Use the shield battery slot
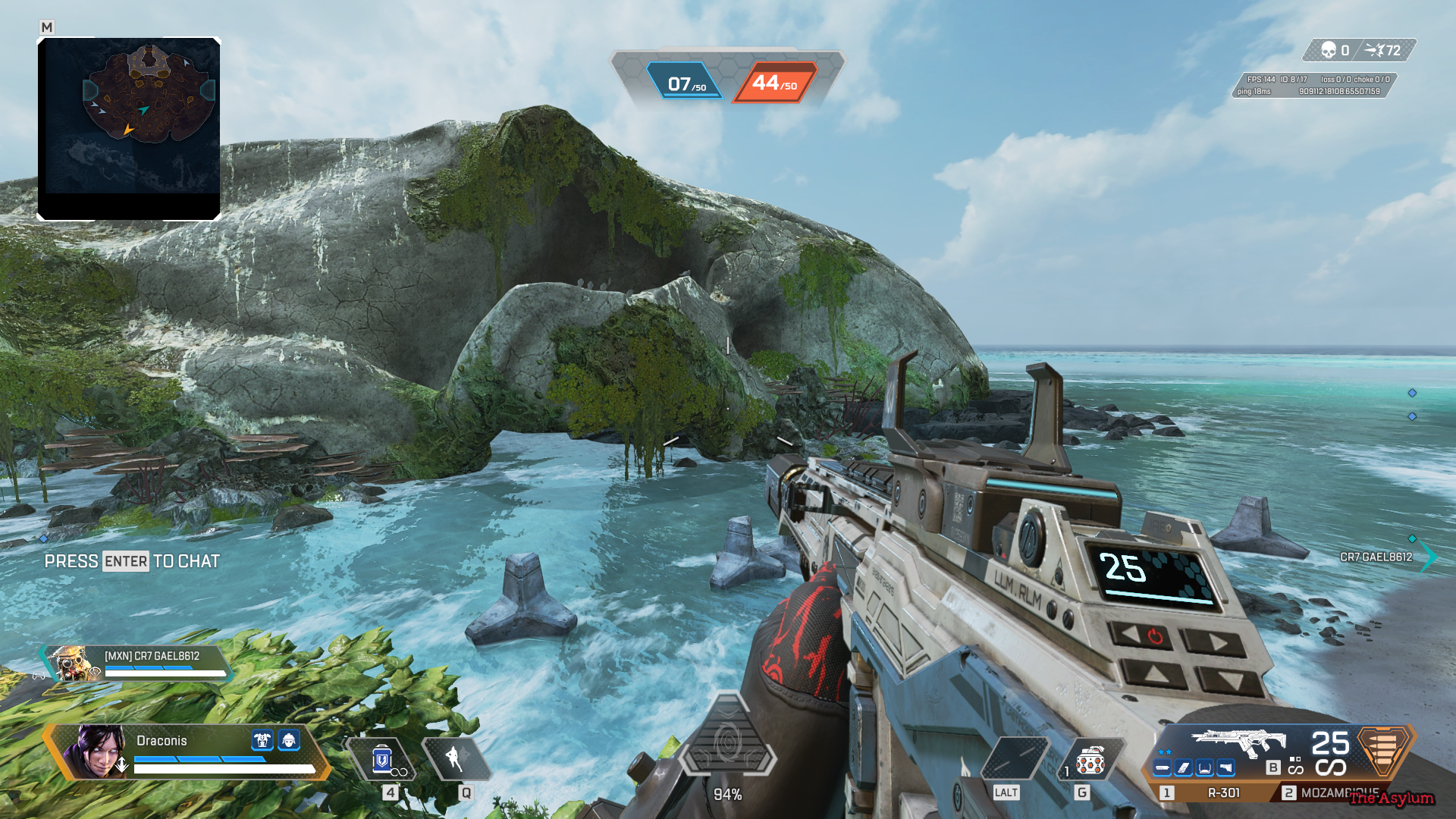 [382, 759]
